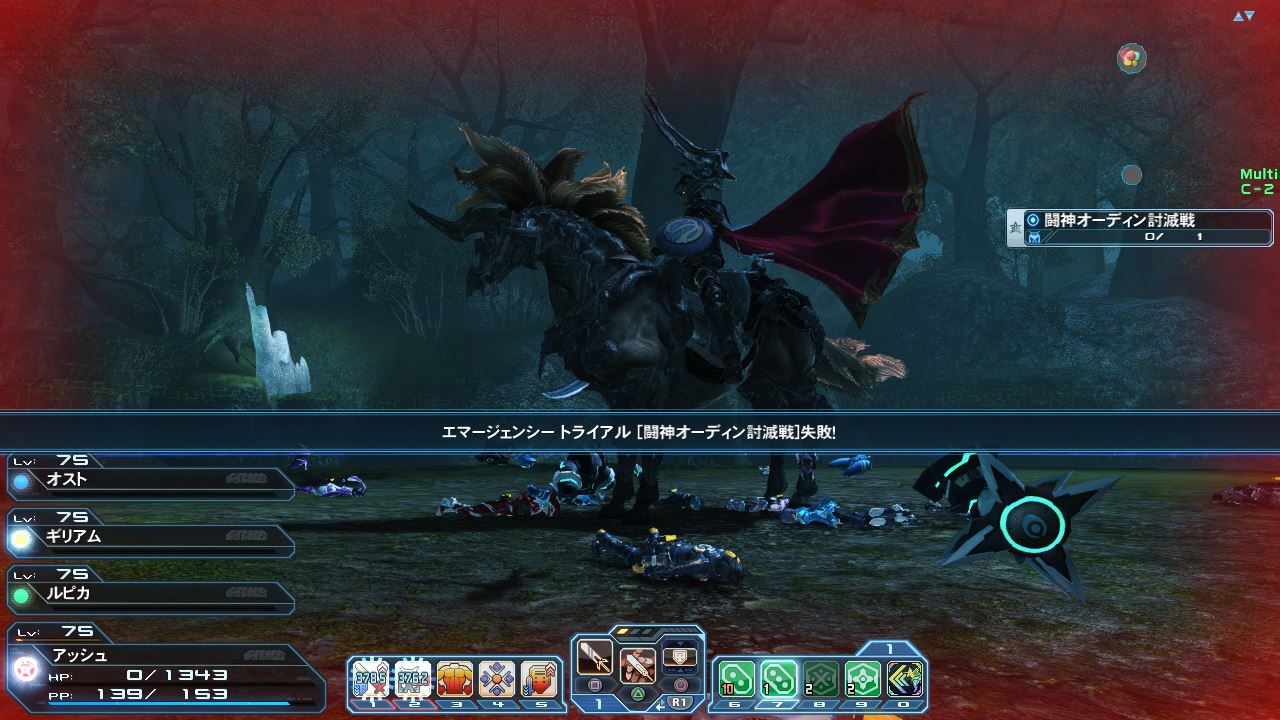Activate the red muscle torso skill
This screenshot has height=720, width=1280.
(x=455, y=679)
